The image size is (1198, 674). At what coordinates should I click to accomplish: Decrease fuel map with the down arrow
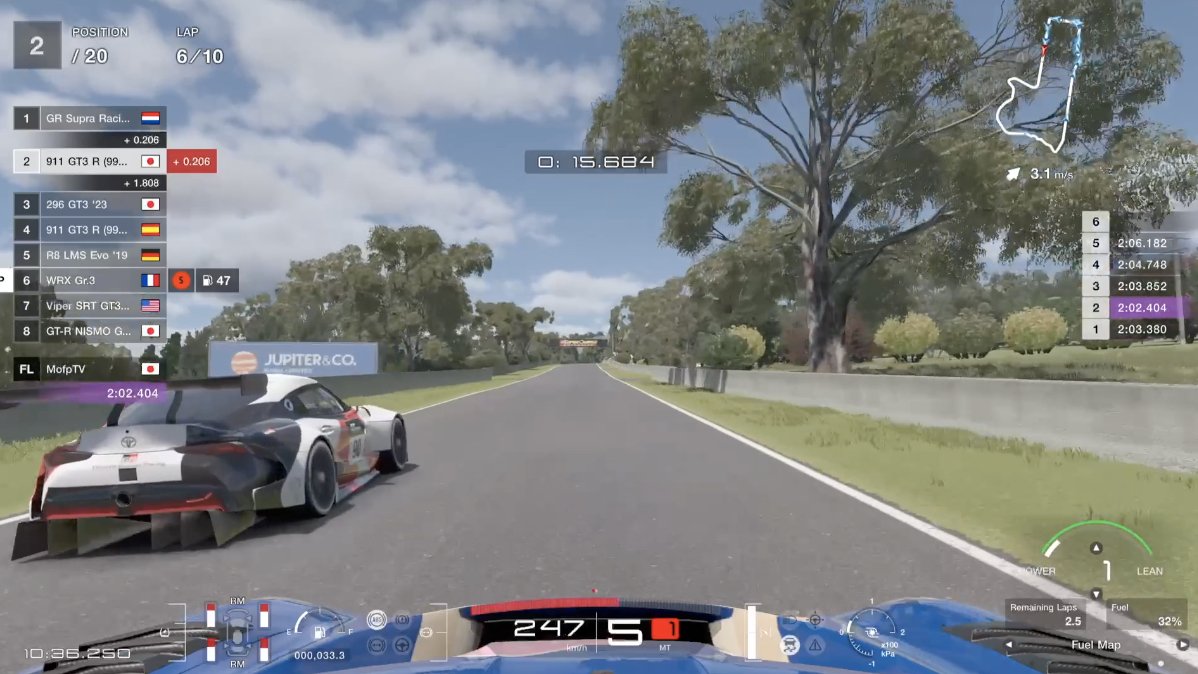[x=1097, y=594]
